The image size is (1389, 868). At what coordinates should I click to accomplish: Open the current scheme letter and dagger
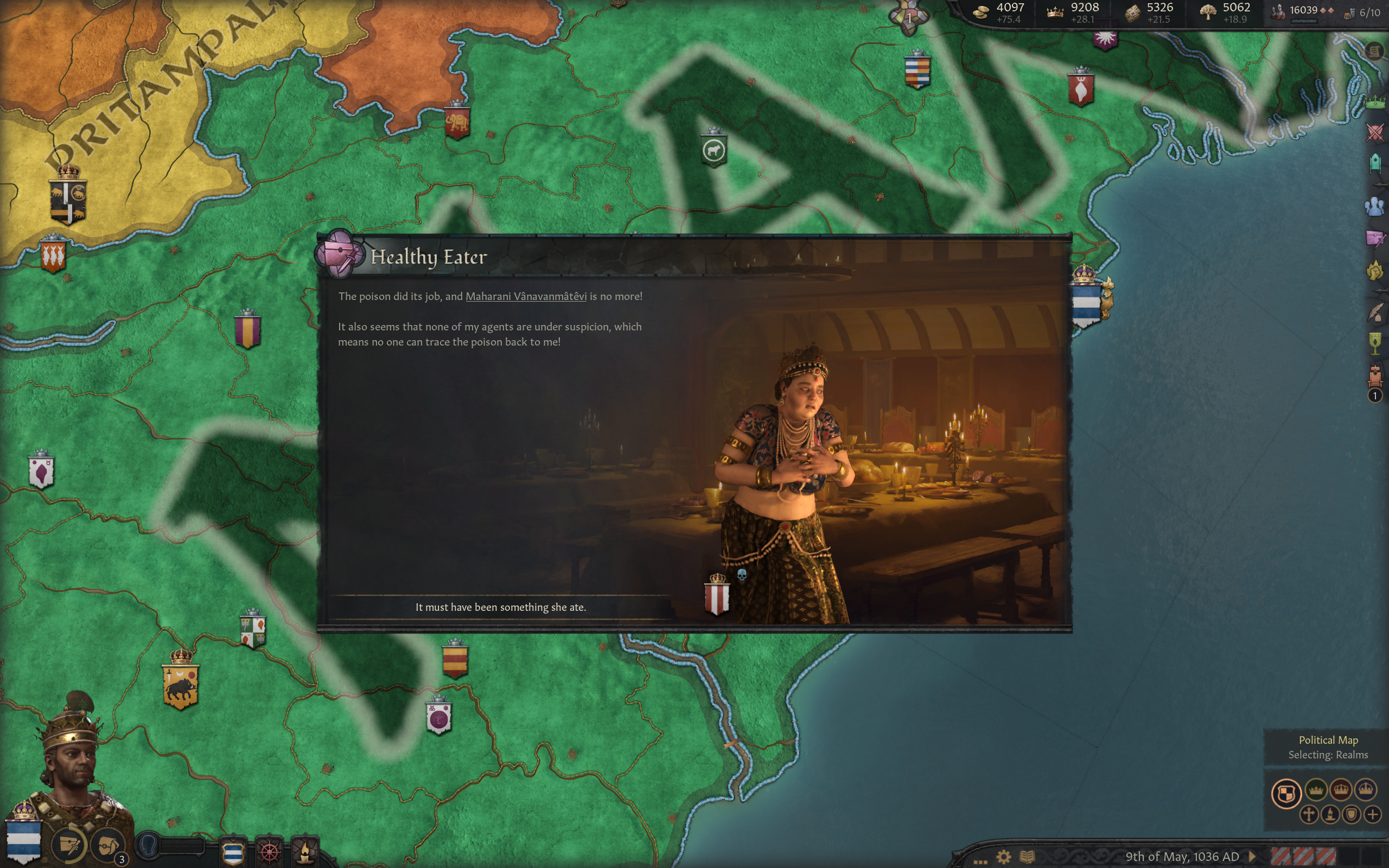click(69, 845)
